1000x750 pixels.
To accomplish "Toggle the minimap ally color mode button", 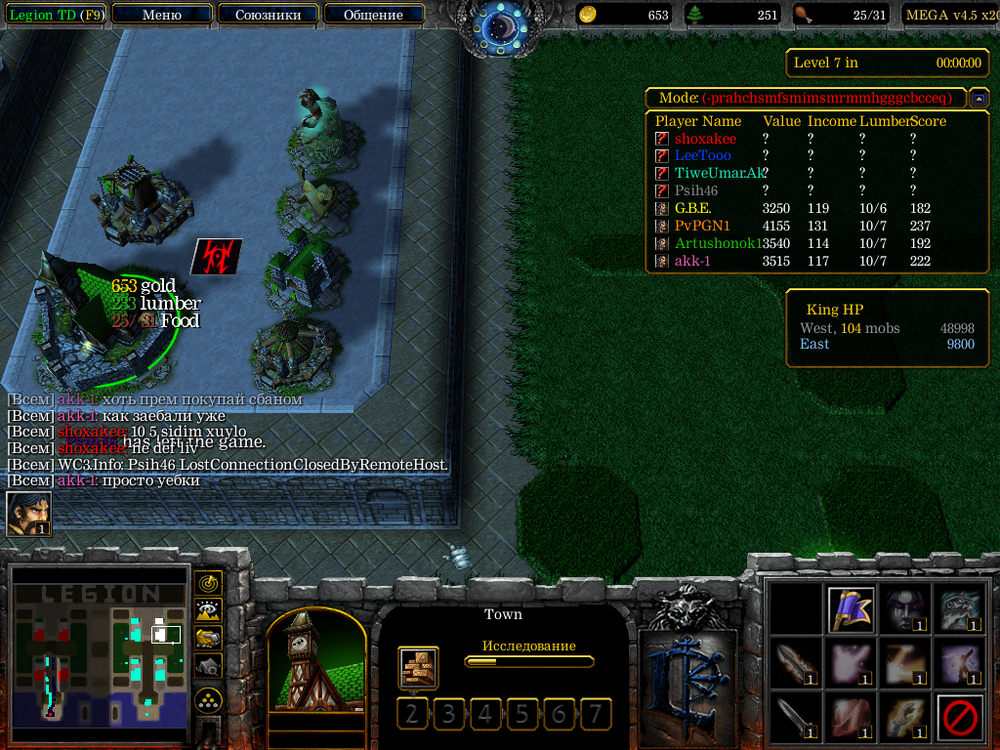I will coord(208,637).
